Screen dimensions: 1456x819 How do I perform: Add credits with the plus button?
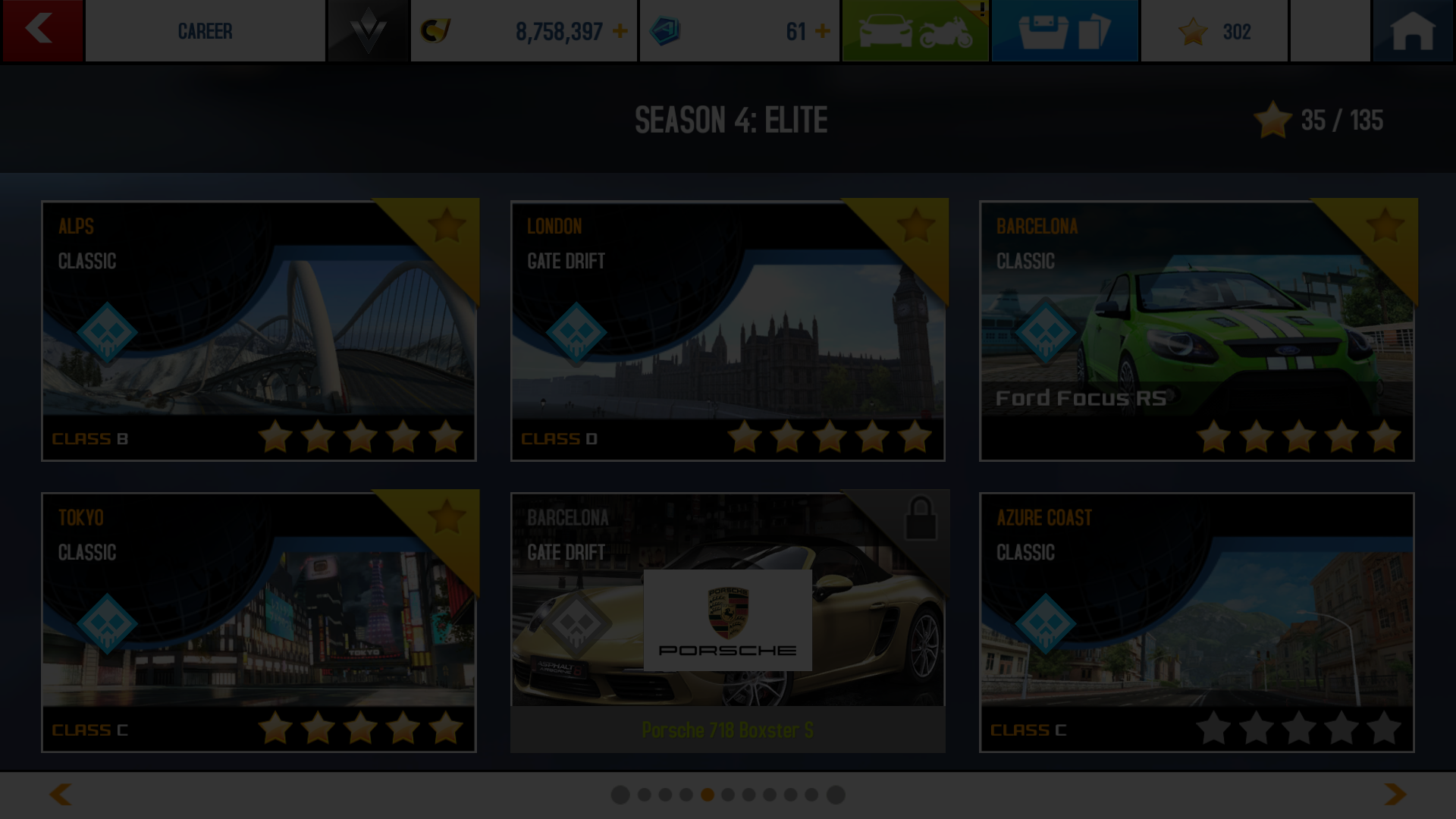[x=620, y=31]
